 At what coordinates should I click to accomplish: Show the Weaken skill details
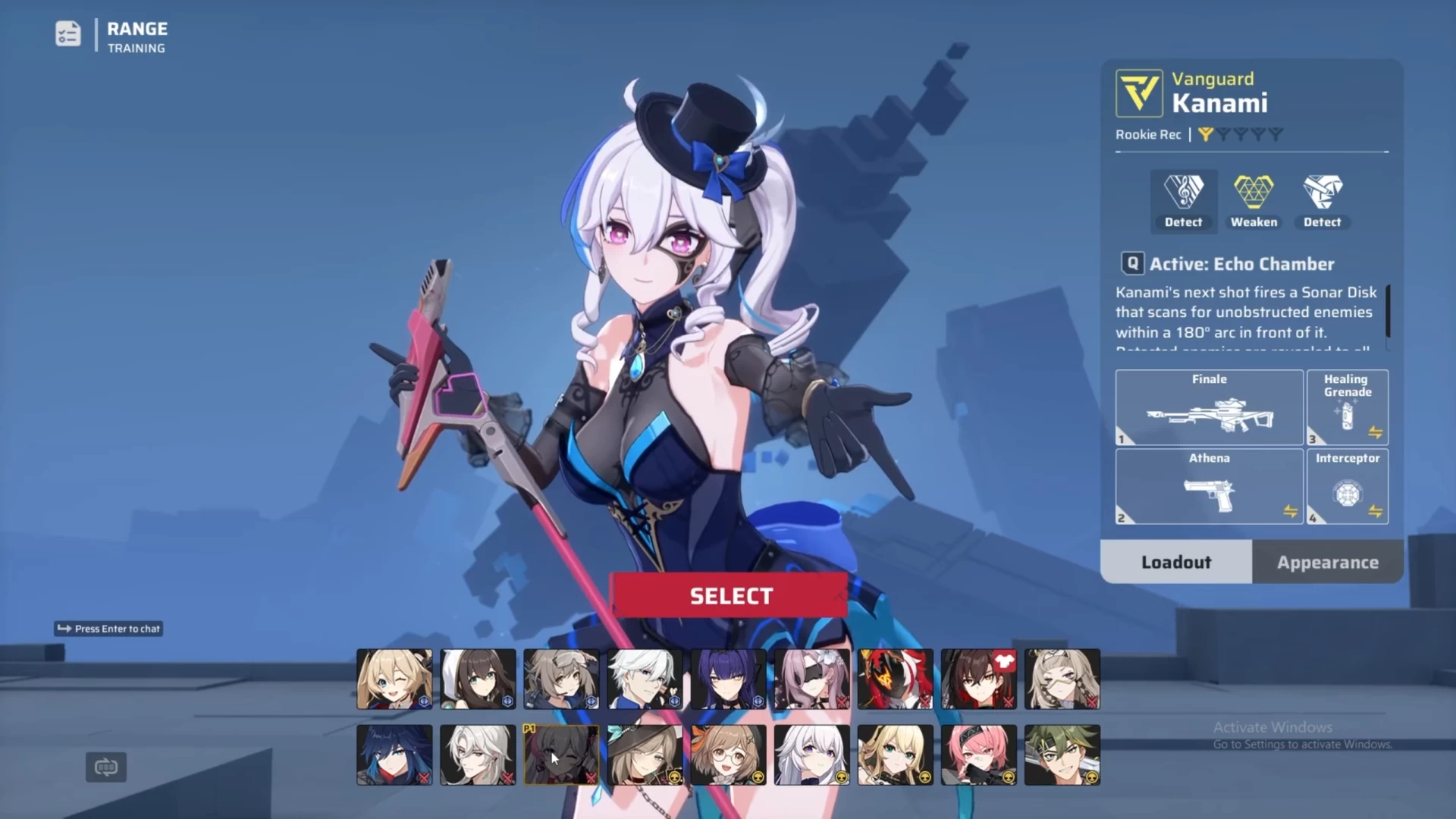point(1254,201)
